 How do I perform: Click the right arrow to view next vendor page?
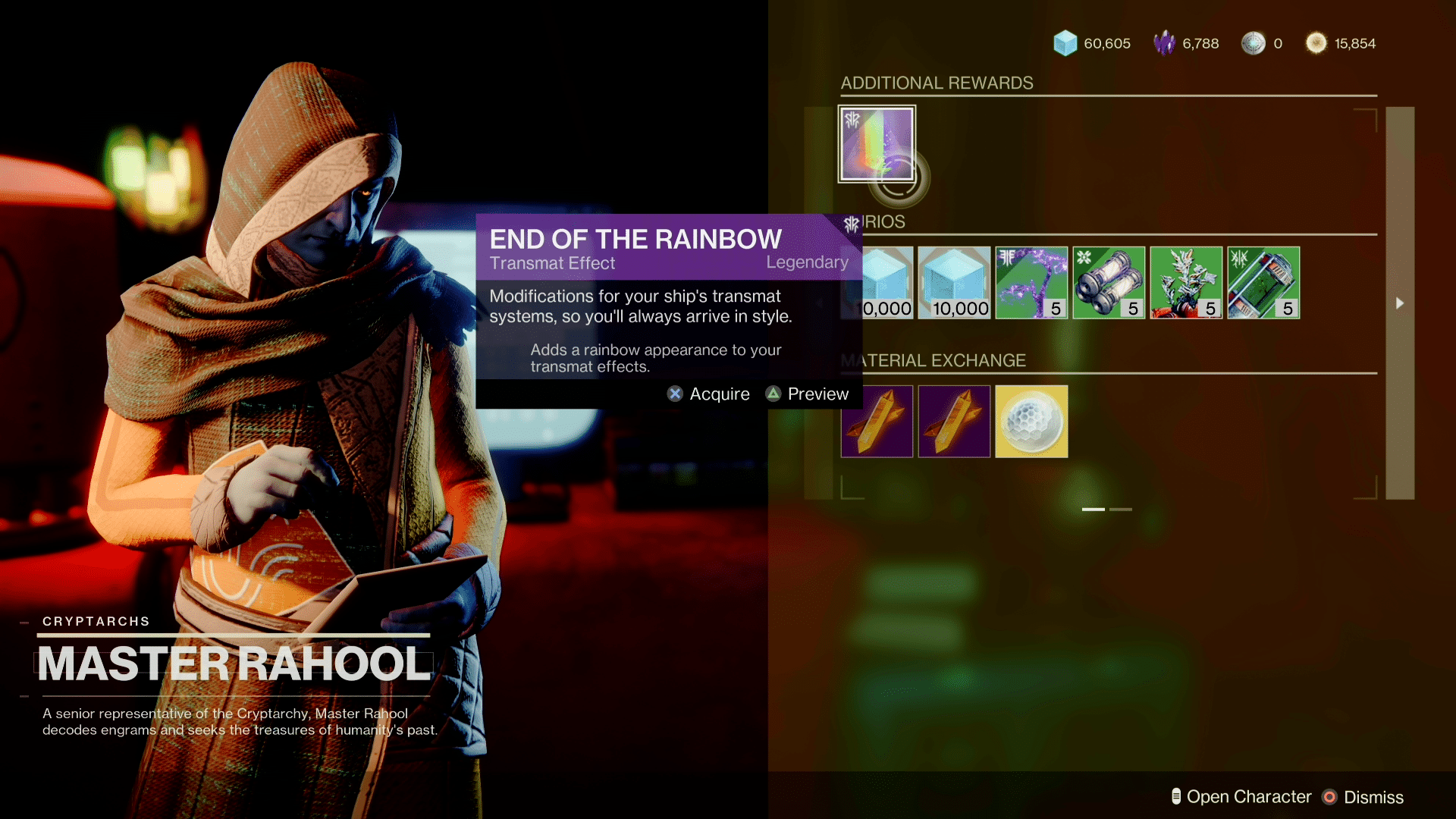[1400, 303]
